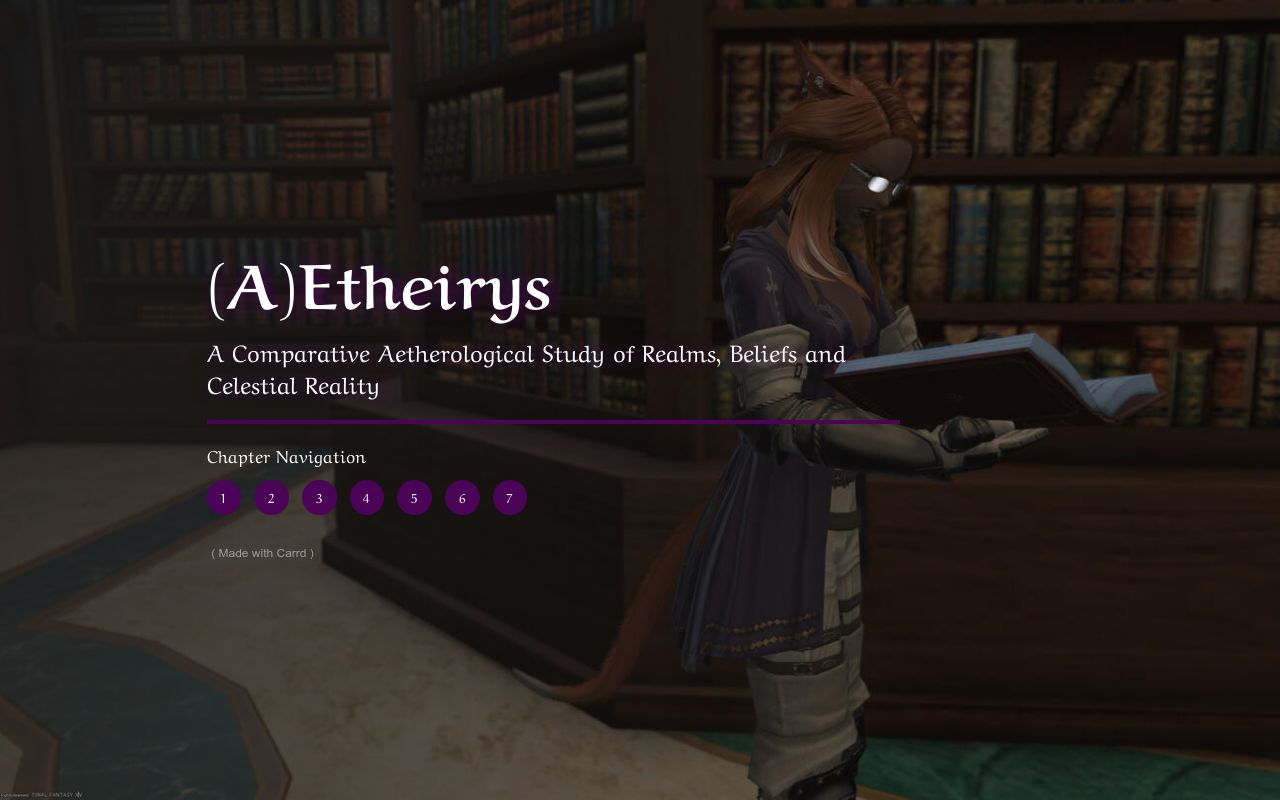Open chapter 6 from the circle row

point(462,497)
